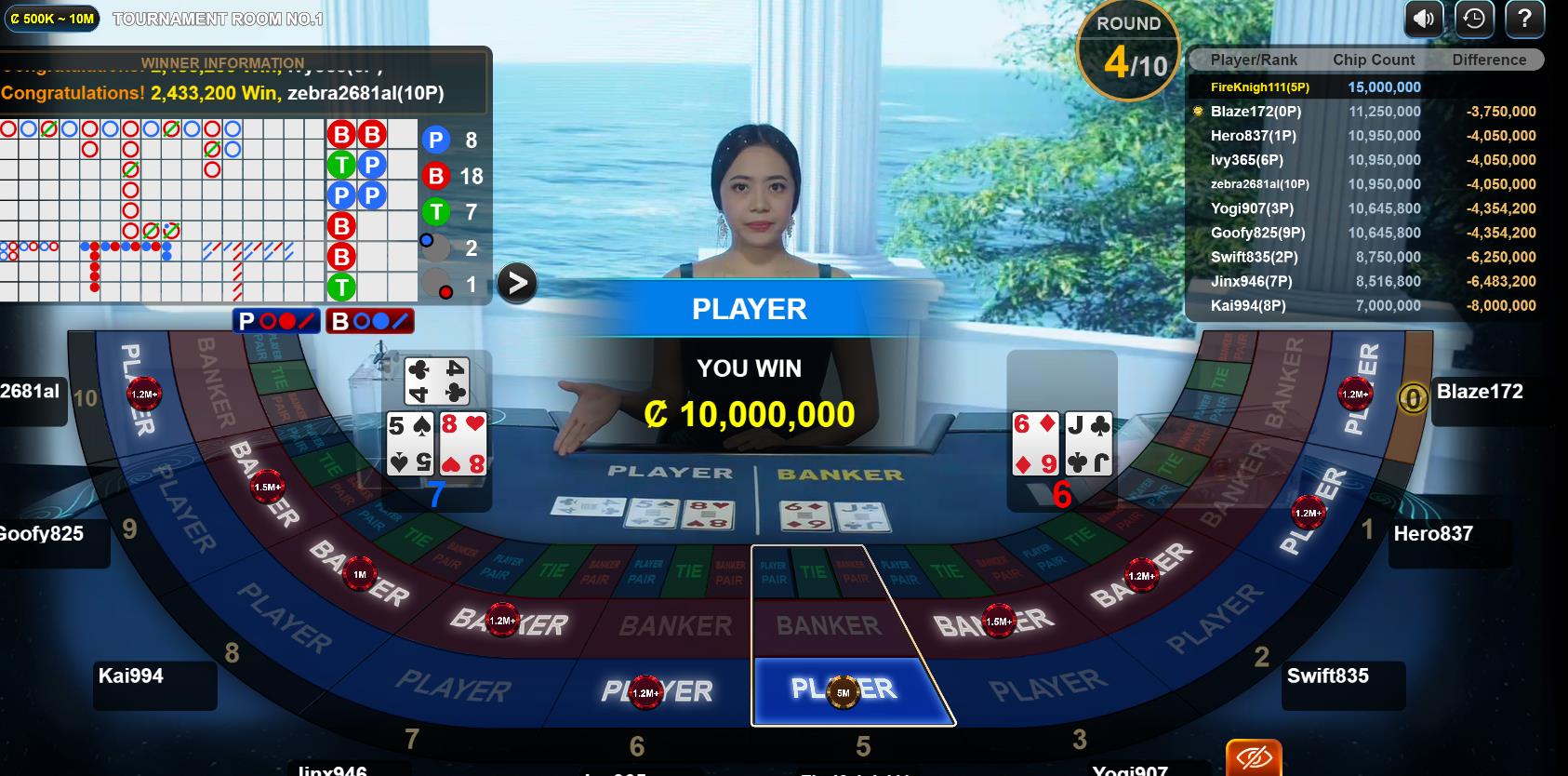
Task: Toggle the sound speaker button
Action: pyautogui.click(x=1423, y=19)
